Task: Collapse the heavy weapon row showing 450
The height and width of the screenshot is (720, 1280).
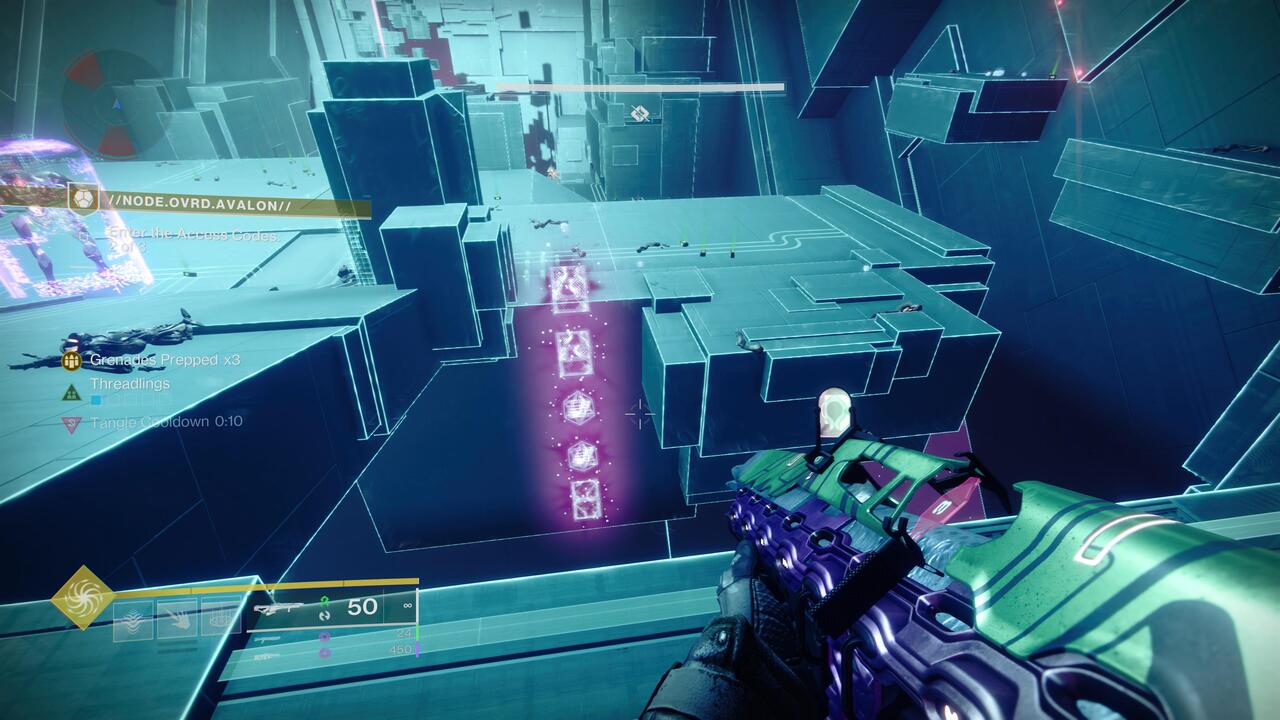Action: [401, 650]
